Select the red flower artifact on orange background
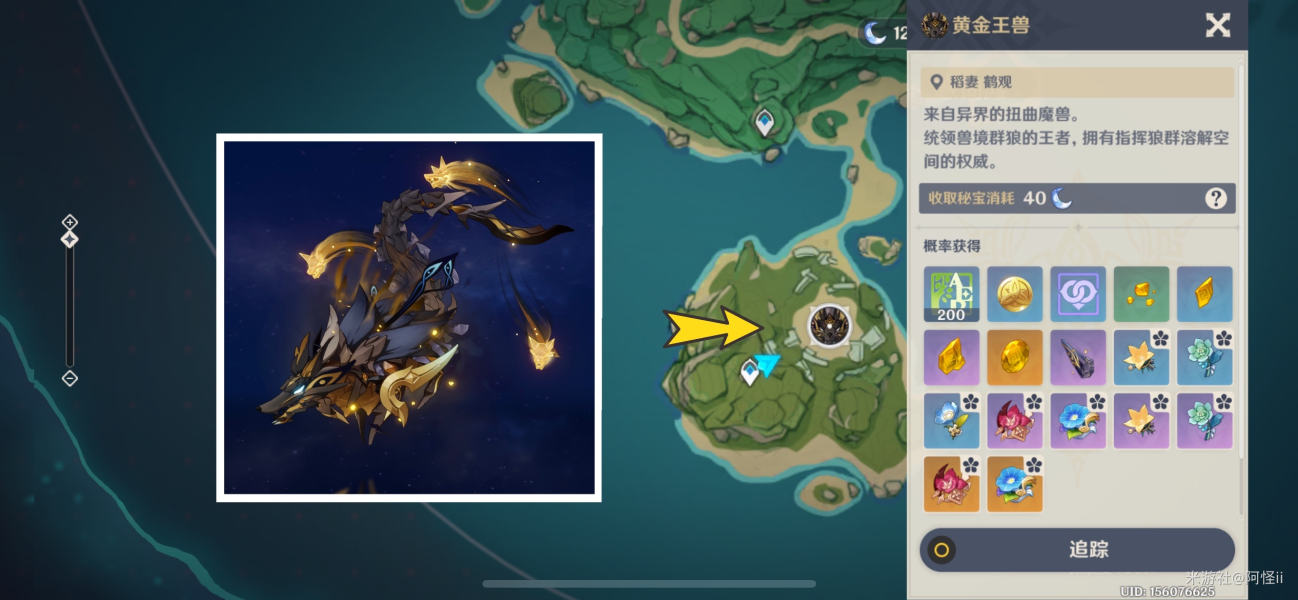This screenshot has height=600, width=1298. coord(951,484)
